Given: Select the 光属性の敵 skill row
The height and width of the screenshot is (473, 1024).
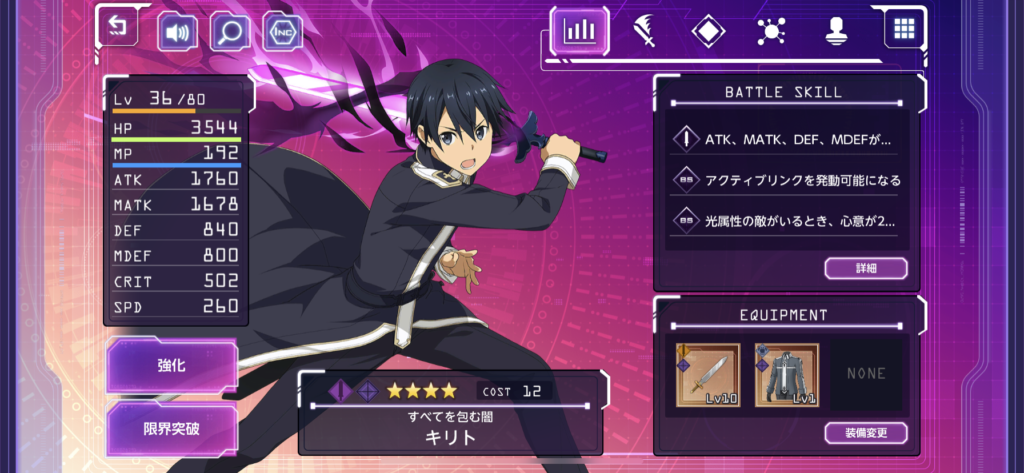Looking at the screenshot, I should click(x=786, y=220).
